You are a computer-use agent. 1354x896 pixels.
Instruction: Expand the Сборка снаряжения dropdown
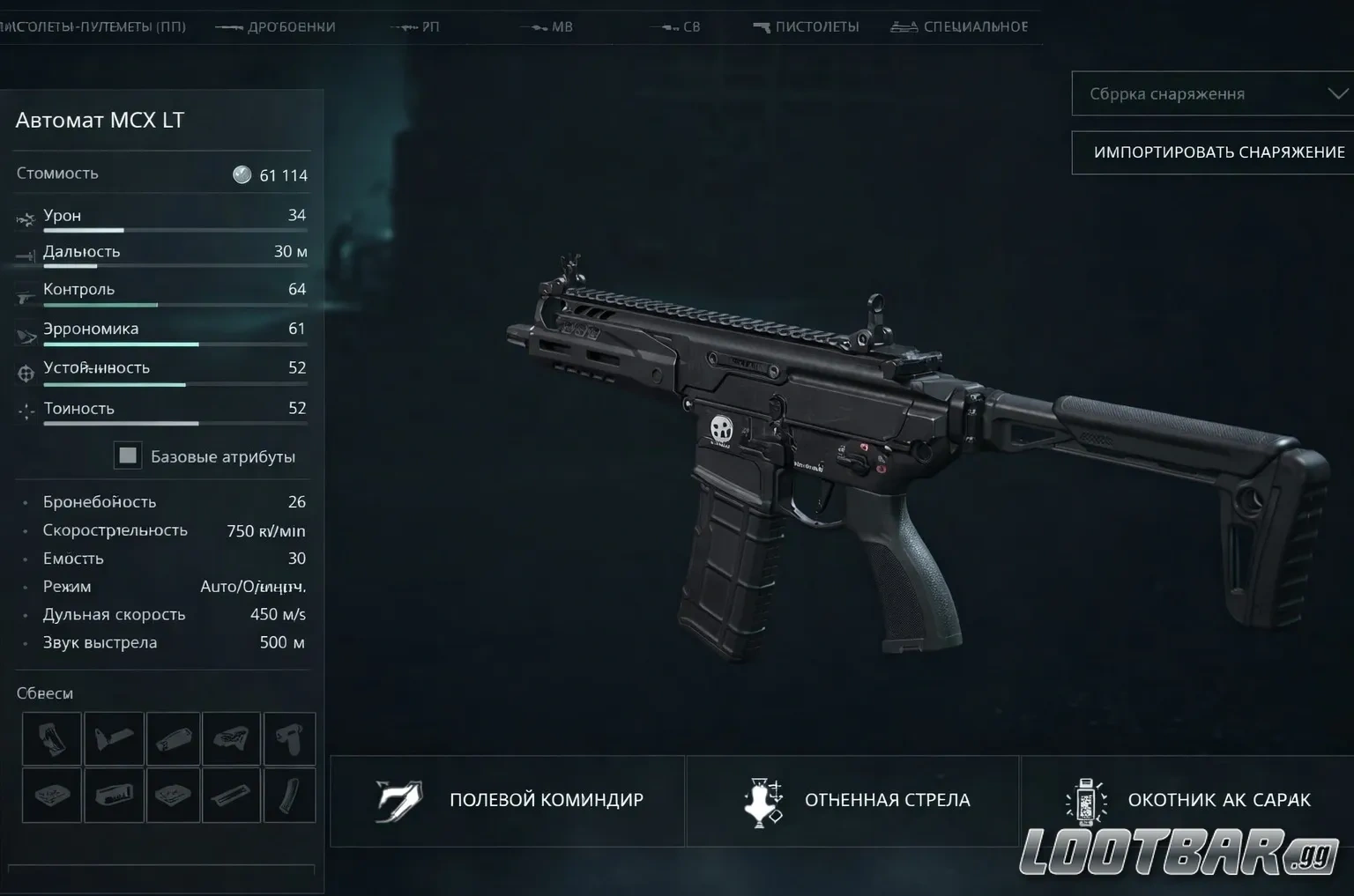[1212, 93]
